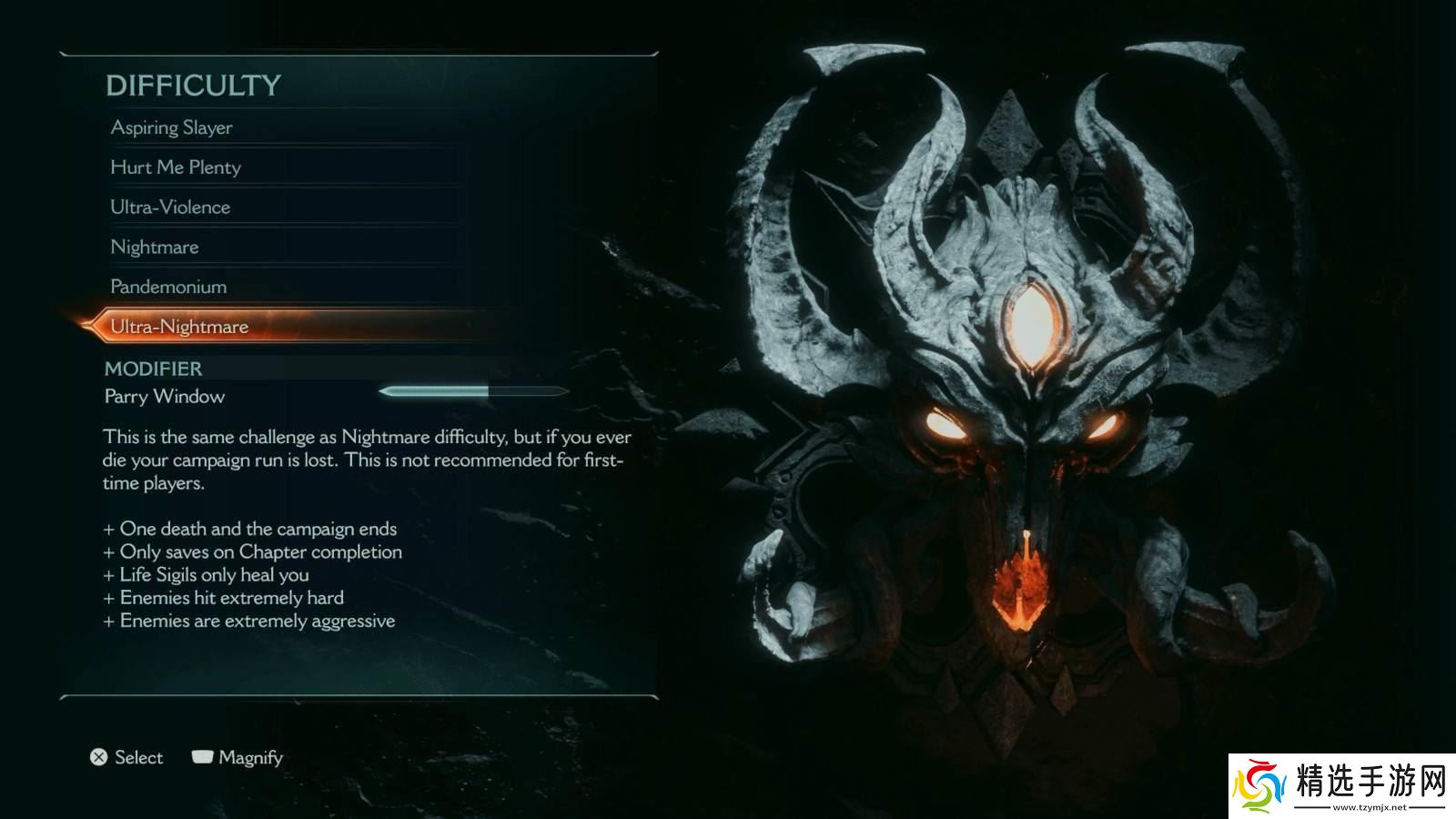Adjust the Parry Window slider
Screen dimensions: 1456x819
coord(473,391)
